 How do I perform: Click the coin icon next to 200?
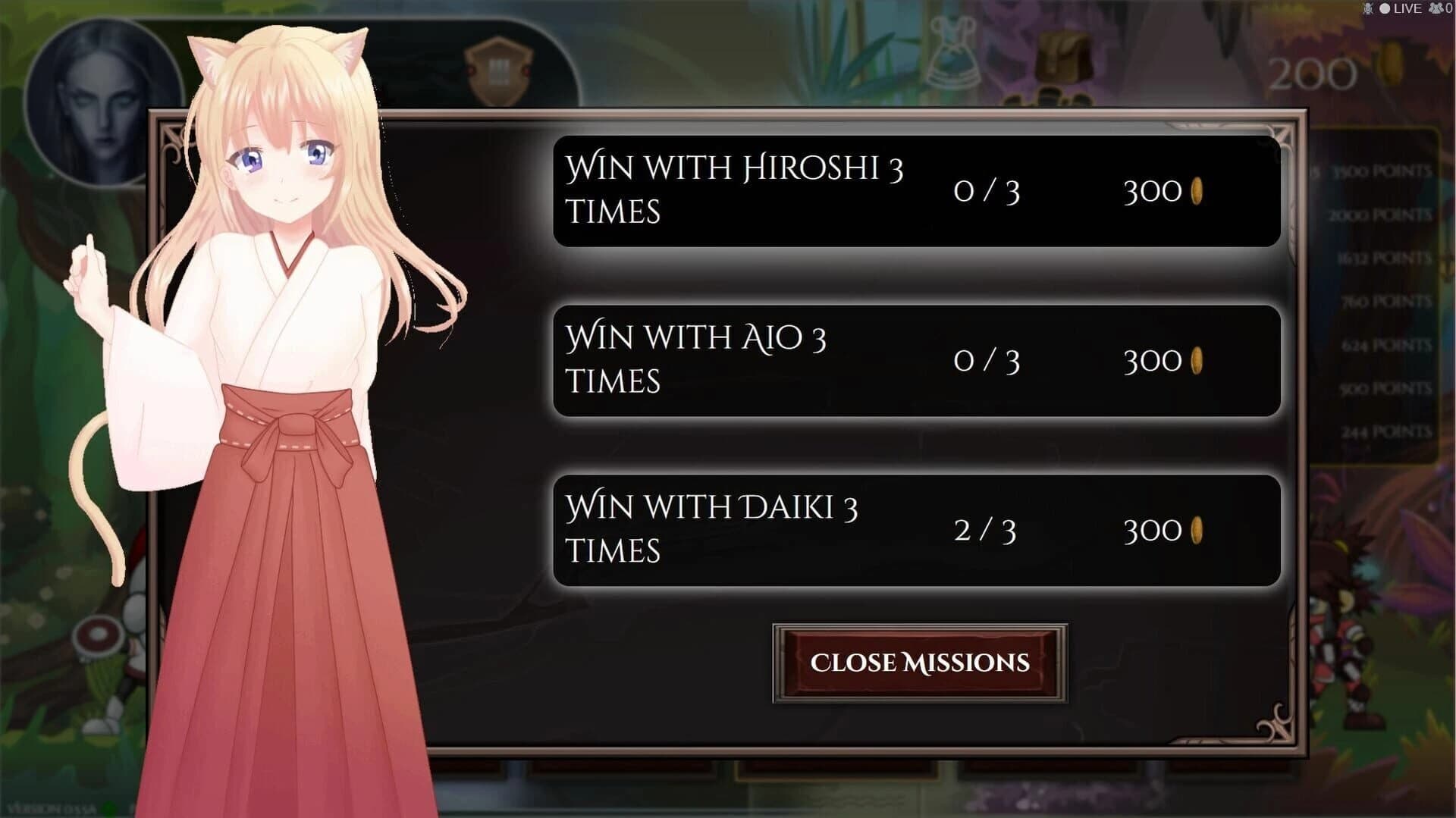pyautogui.click(x=1389, y=64)
